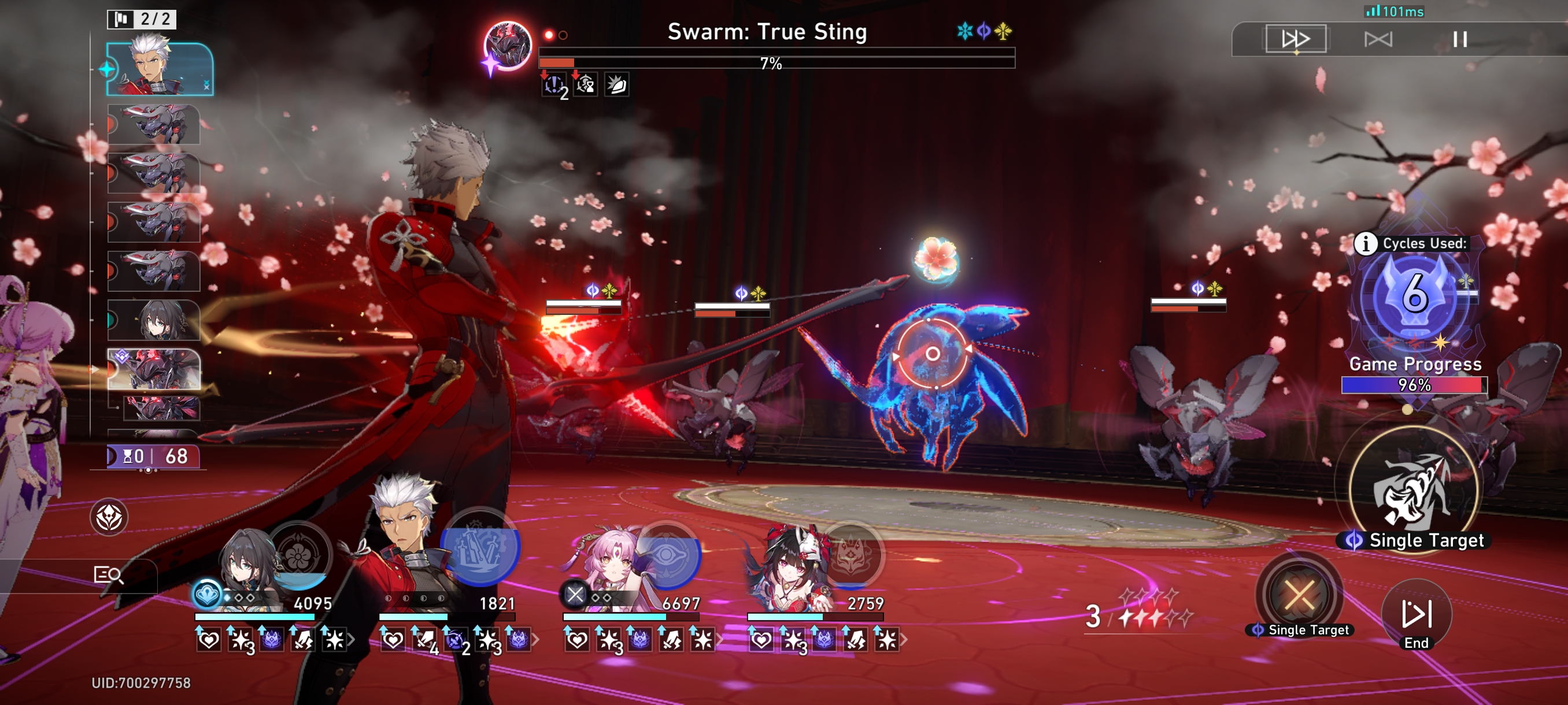Open Cycles Used info icon

(1365, 243)
